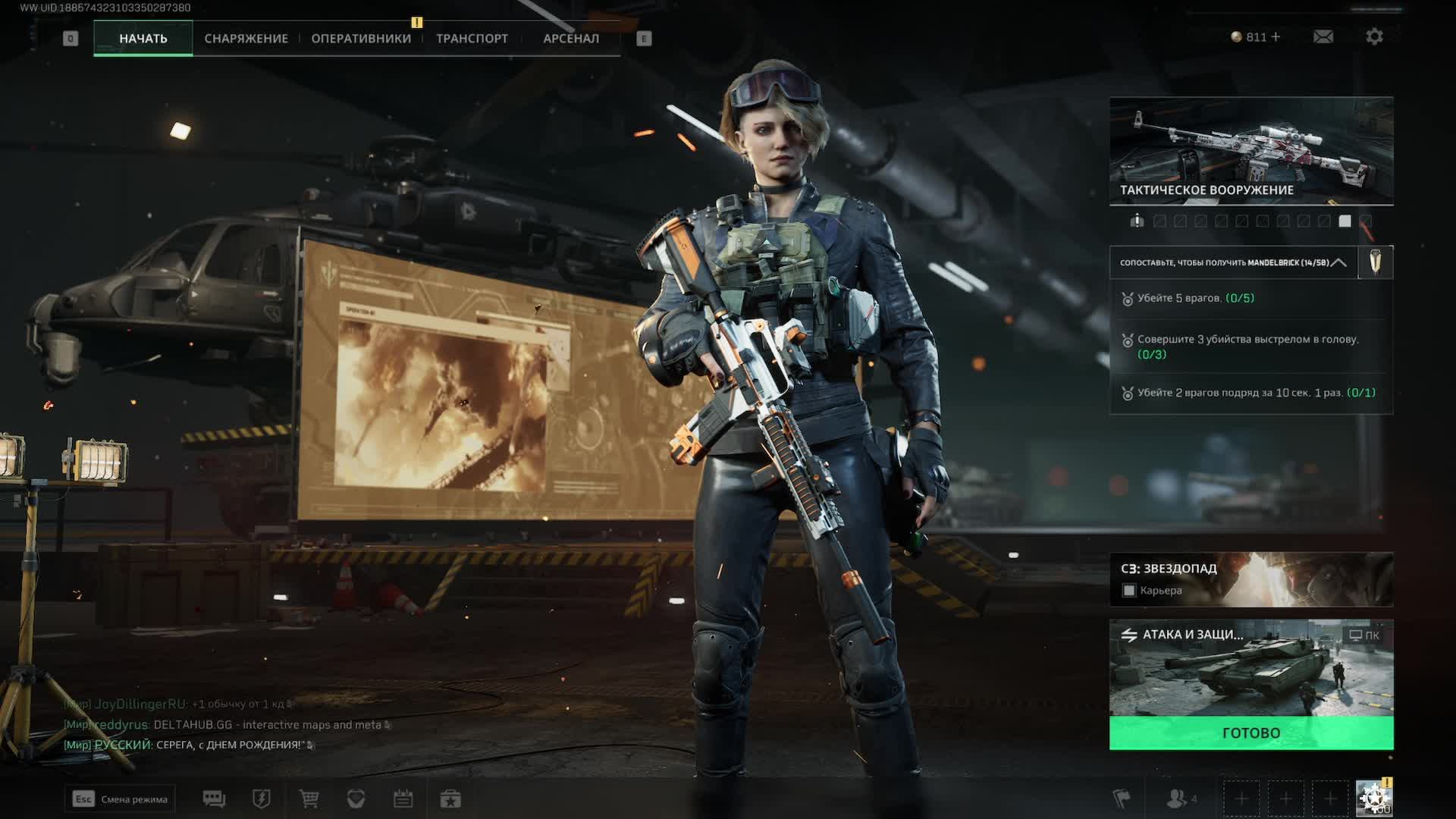Open the СНАРЯЖЕНИЕ tab

(246, 39)
